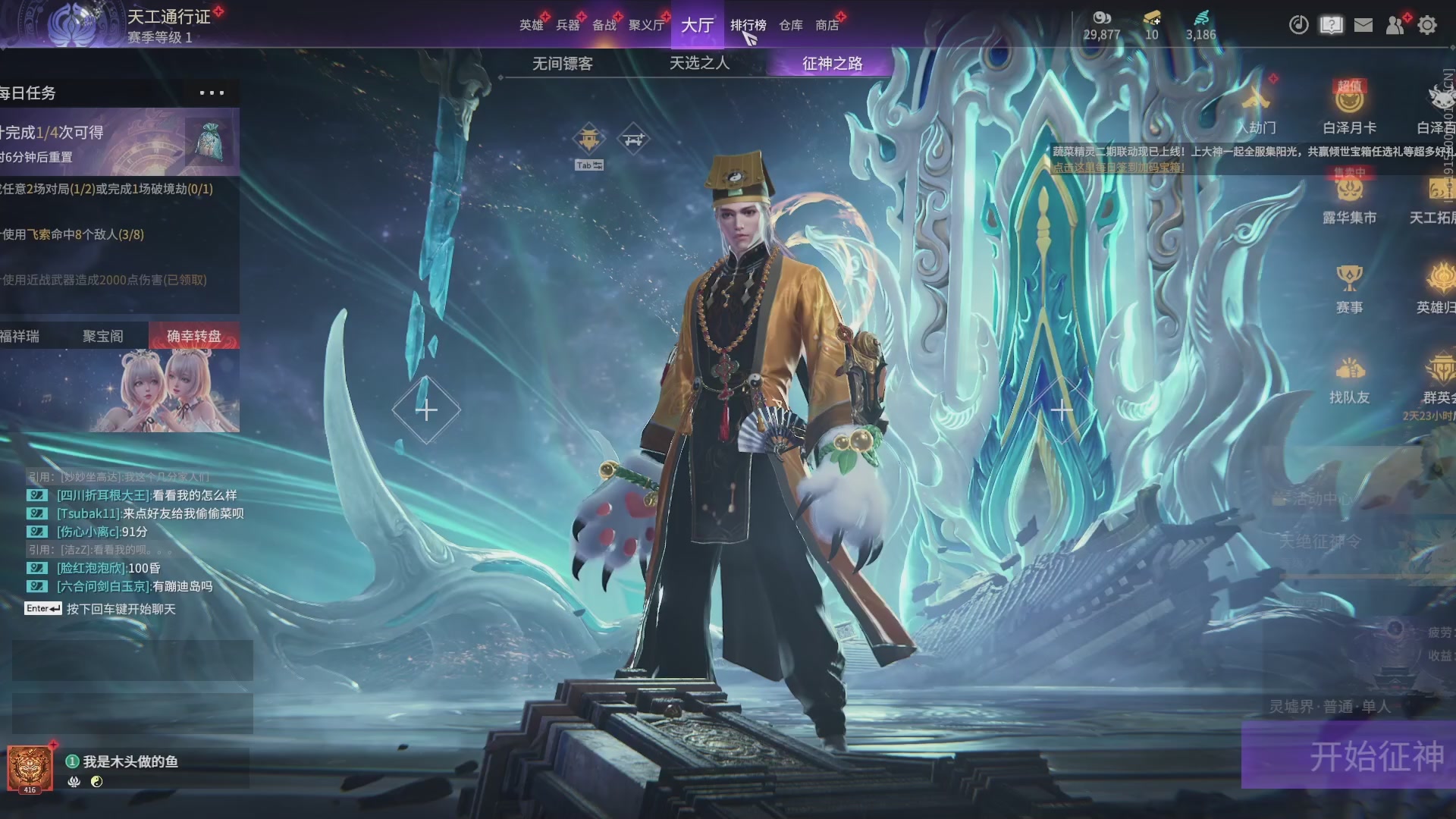Open the 白泽月卡 monthly card
Viewport: 1456px width, 819px height.
(x=1349, y=108)
